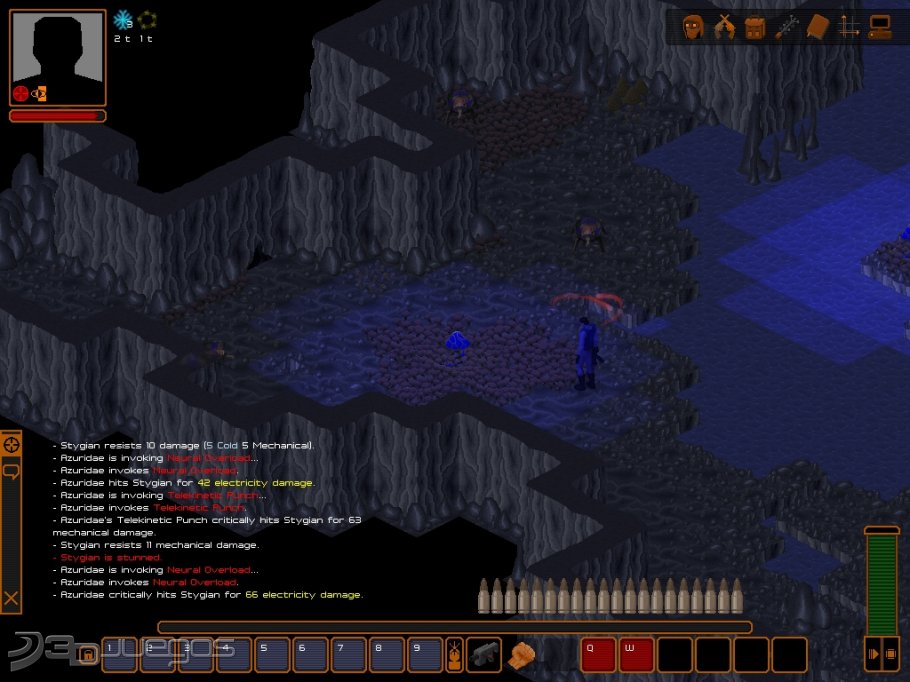
Task: Open the computer system menu
Action: click(880, 27)
